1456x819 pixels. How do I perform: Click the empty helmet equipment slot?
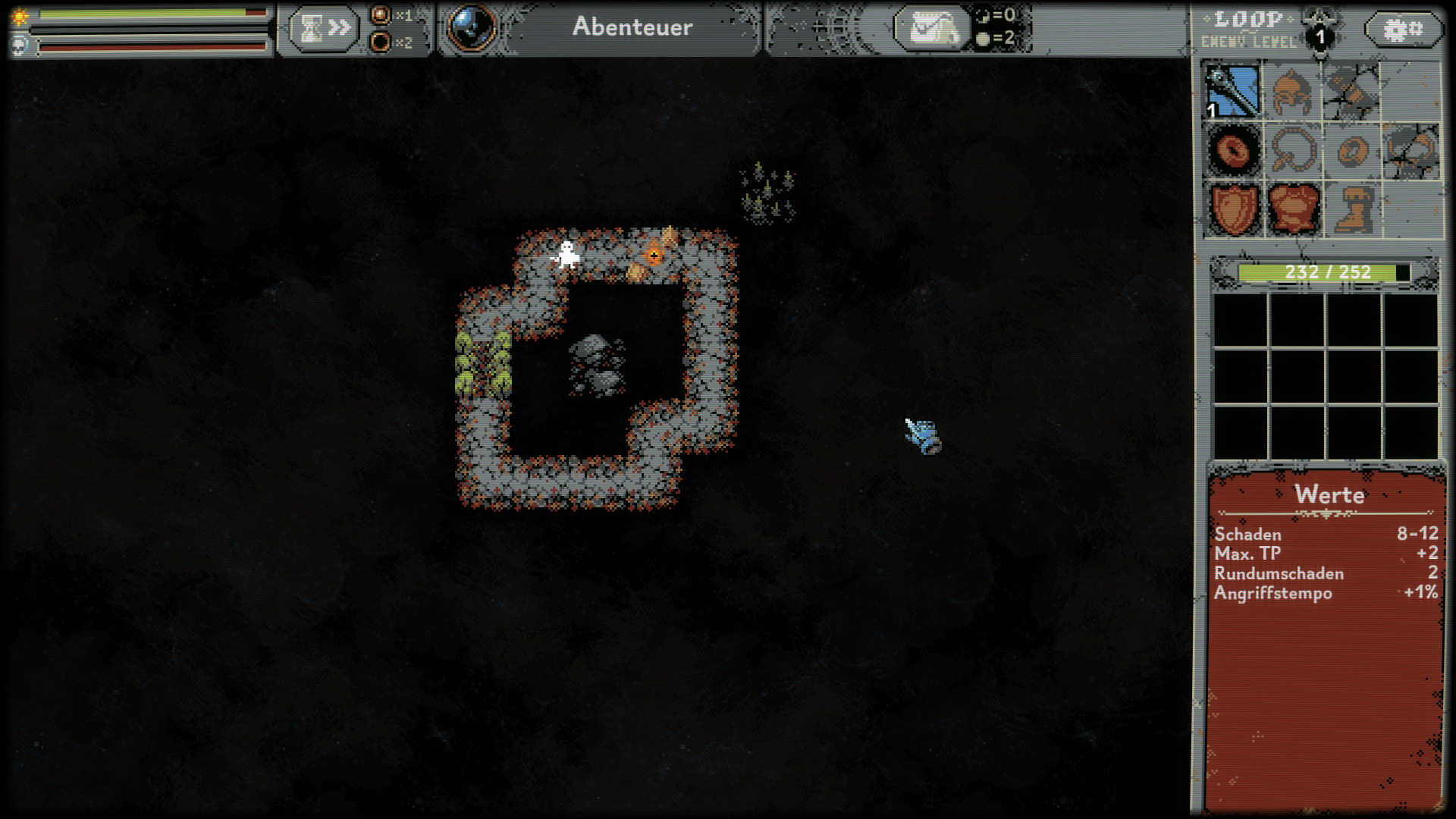point(1293,92)
